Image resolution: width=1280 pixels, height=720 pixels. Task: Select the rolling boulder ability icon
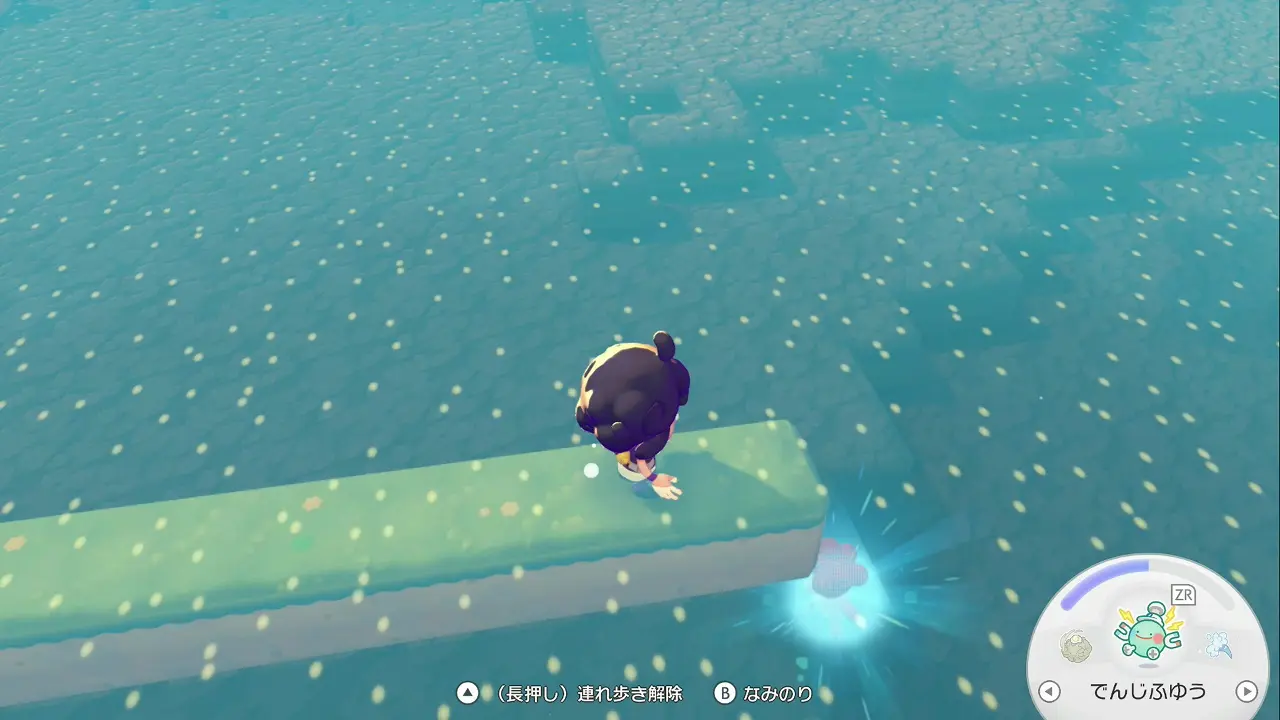tap(1077, 643)
